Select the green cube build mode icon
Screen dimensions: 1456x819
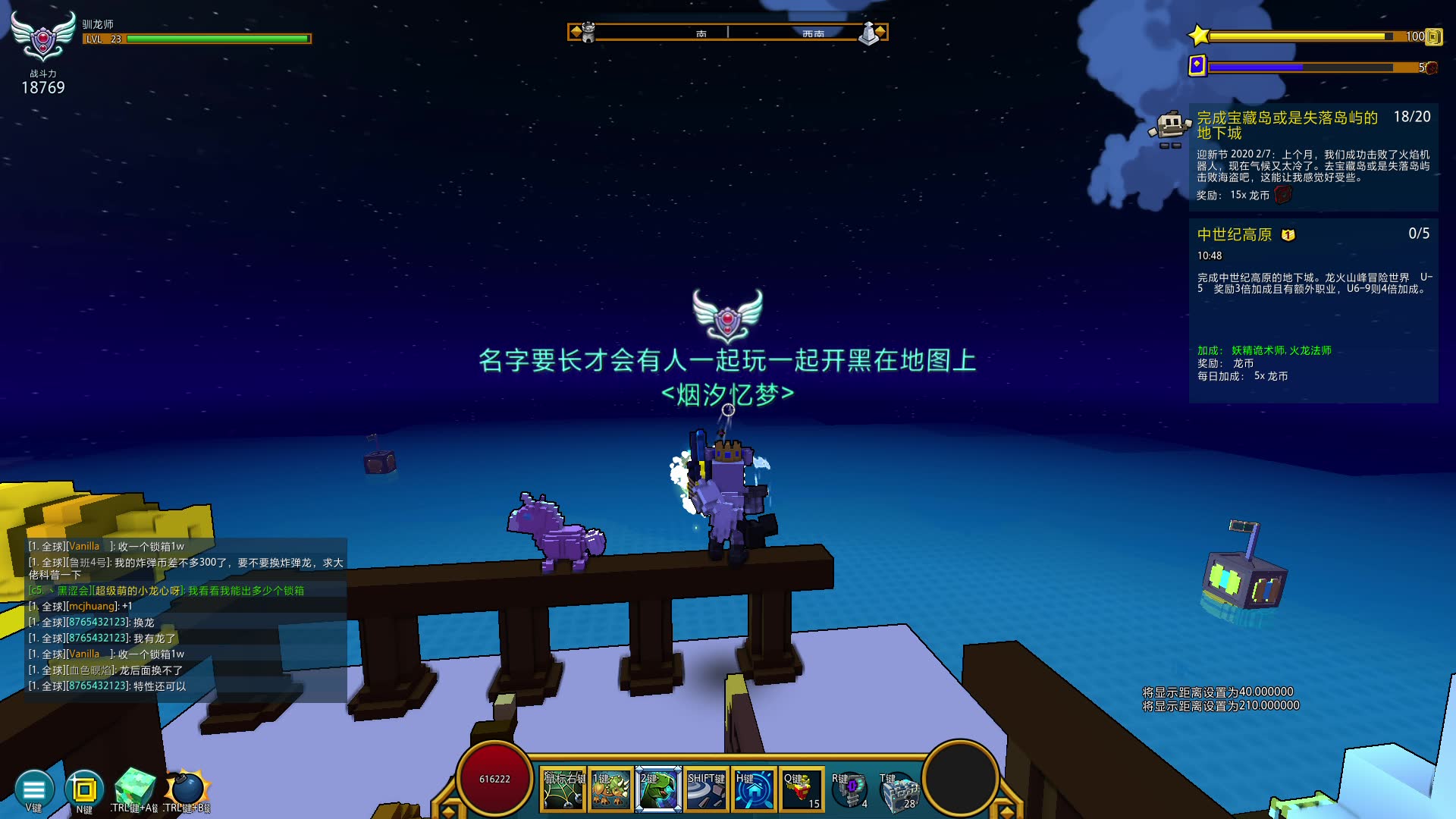(x=135, y=788)
